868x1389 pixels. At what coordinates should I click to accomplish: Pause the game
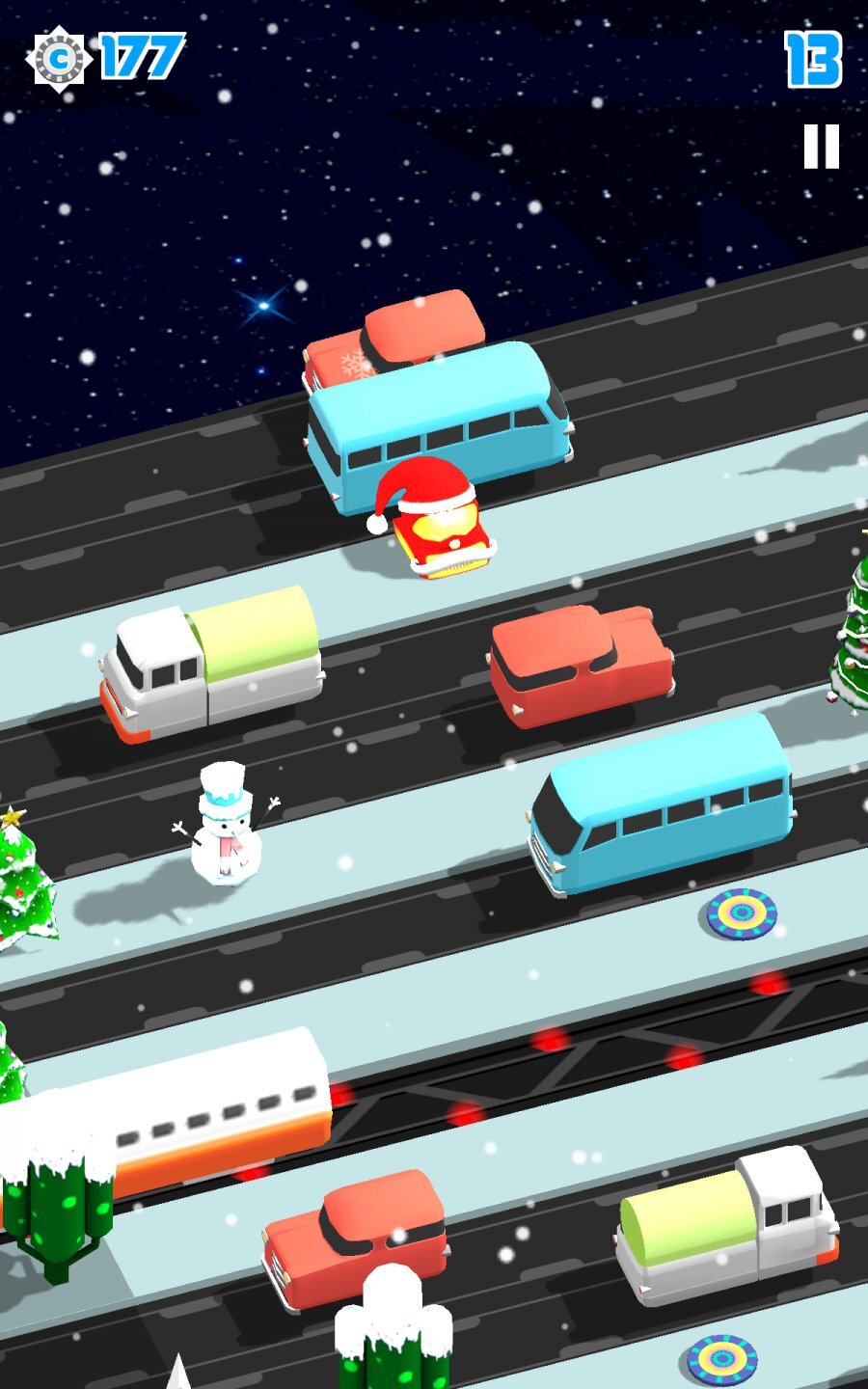click(822, 148)
